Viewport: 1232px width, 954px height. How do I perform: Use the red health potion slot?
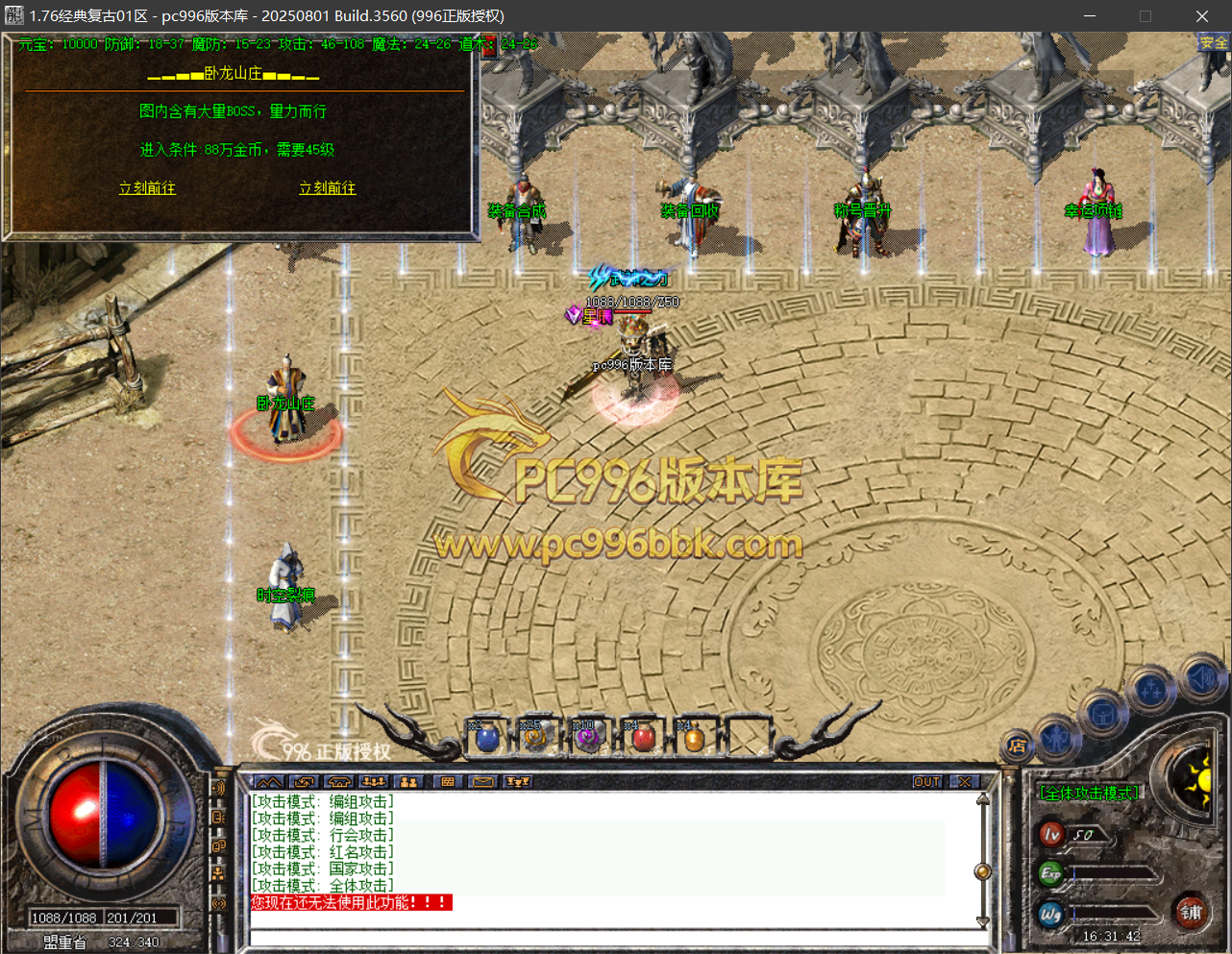(643, 739)
